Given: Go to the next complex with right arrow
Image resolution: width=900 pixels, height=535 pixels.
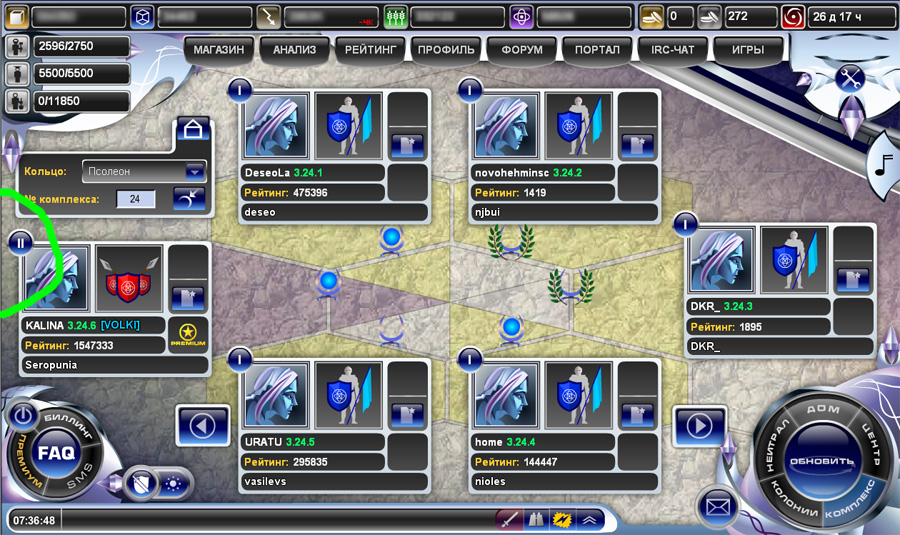Looking at the screenshot, I should tap(700, 426).
